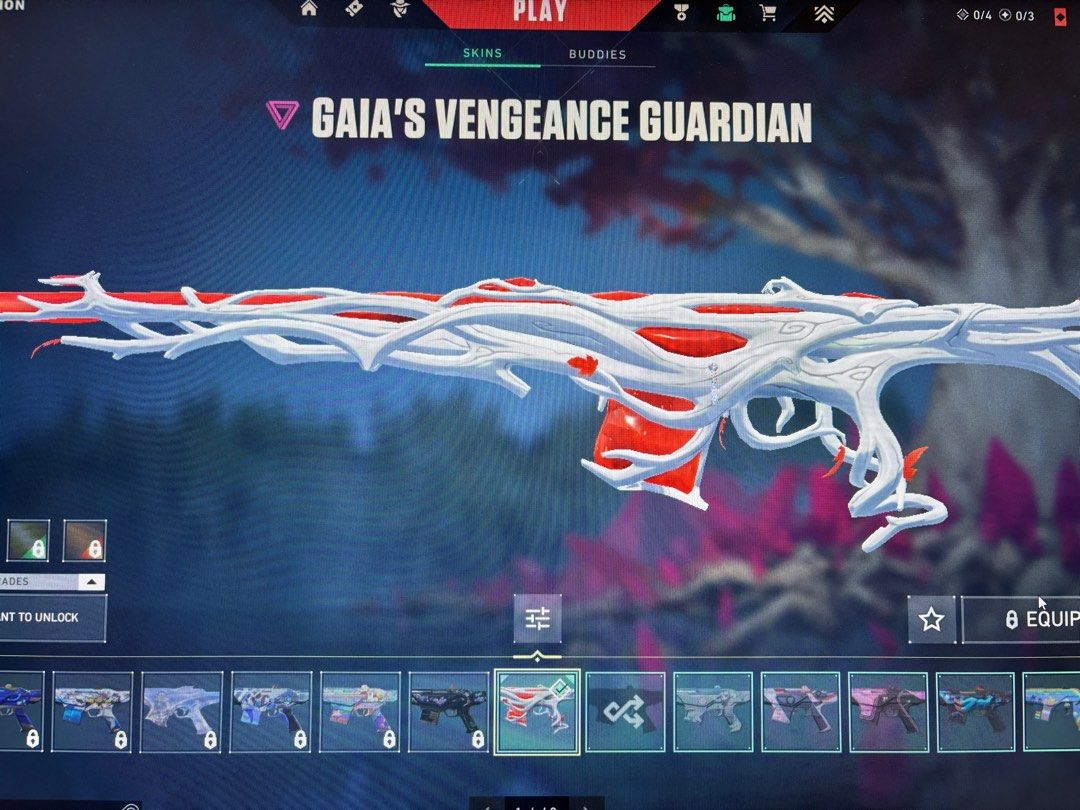Switch to the Buddies tab
The width and height of the screenshot is (1080, 810).
[x=597, y=55]
